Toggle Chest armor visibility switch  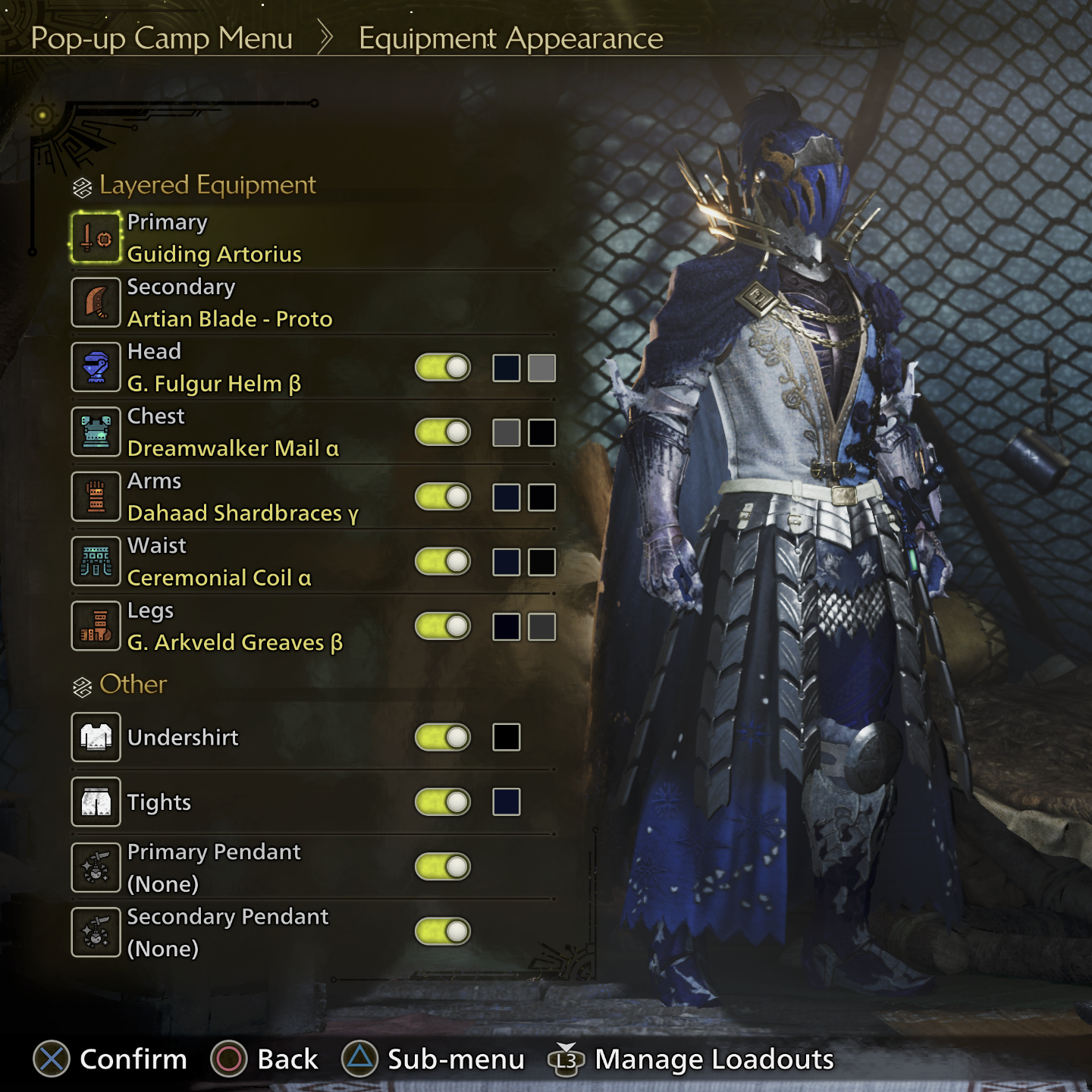(x=443, y=432)
